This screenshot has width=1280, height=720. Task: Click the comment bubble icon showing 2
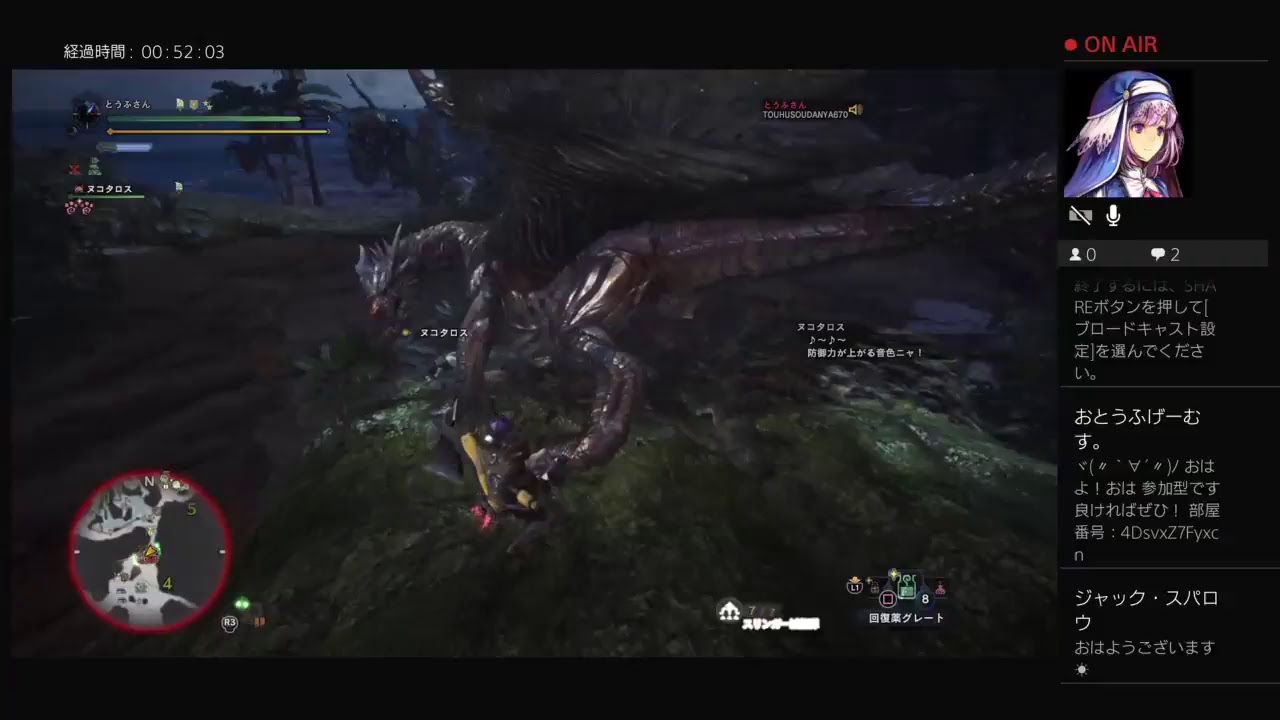[1157, 254]
